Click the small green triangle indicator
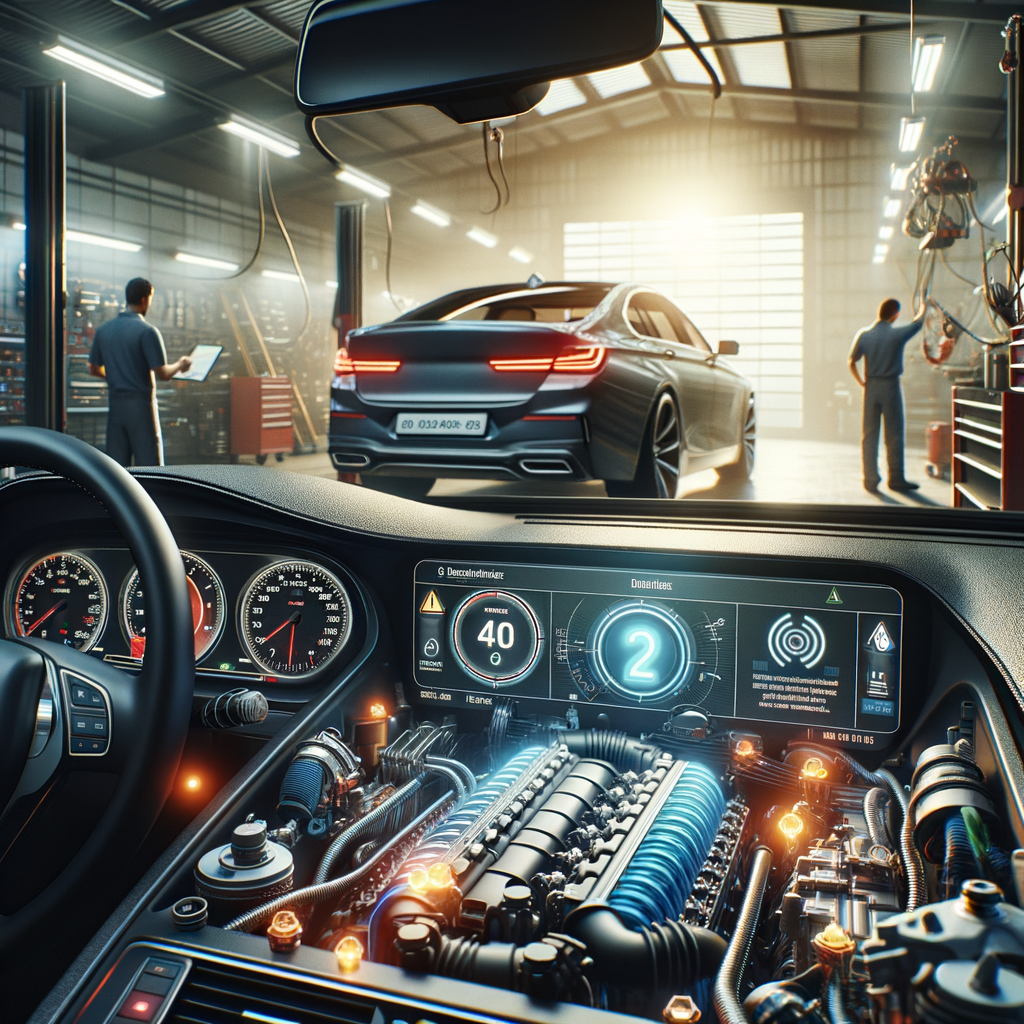 point(833,596)
